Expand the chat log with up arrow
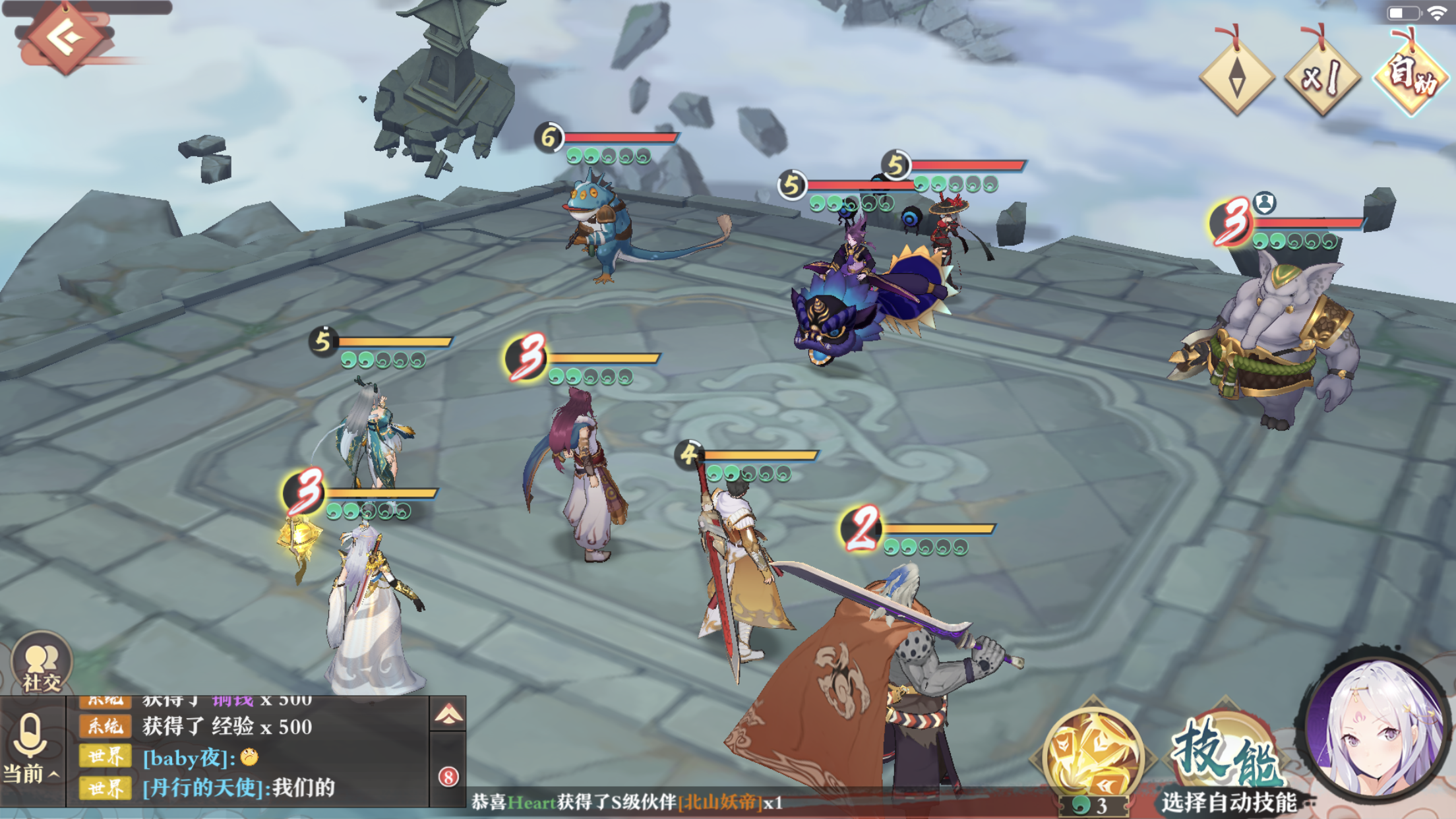Image resolution: width=1456 pixels, height=819 pixels. point(448,715)
